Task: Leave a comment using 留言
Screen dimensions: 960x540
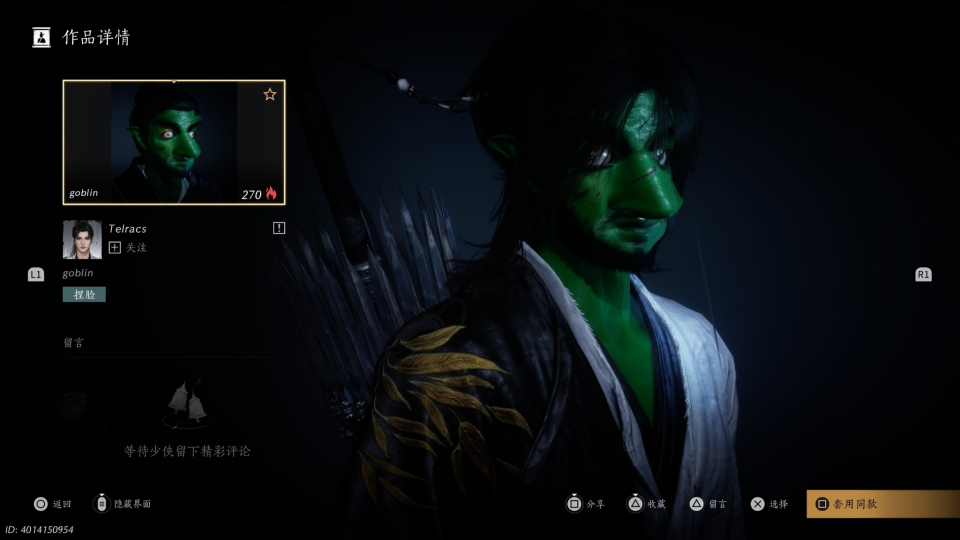Action: click(x=708, y=504)
